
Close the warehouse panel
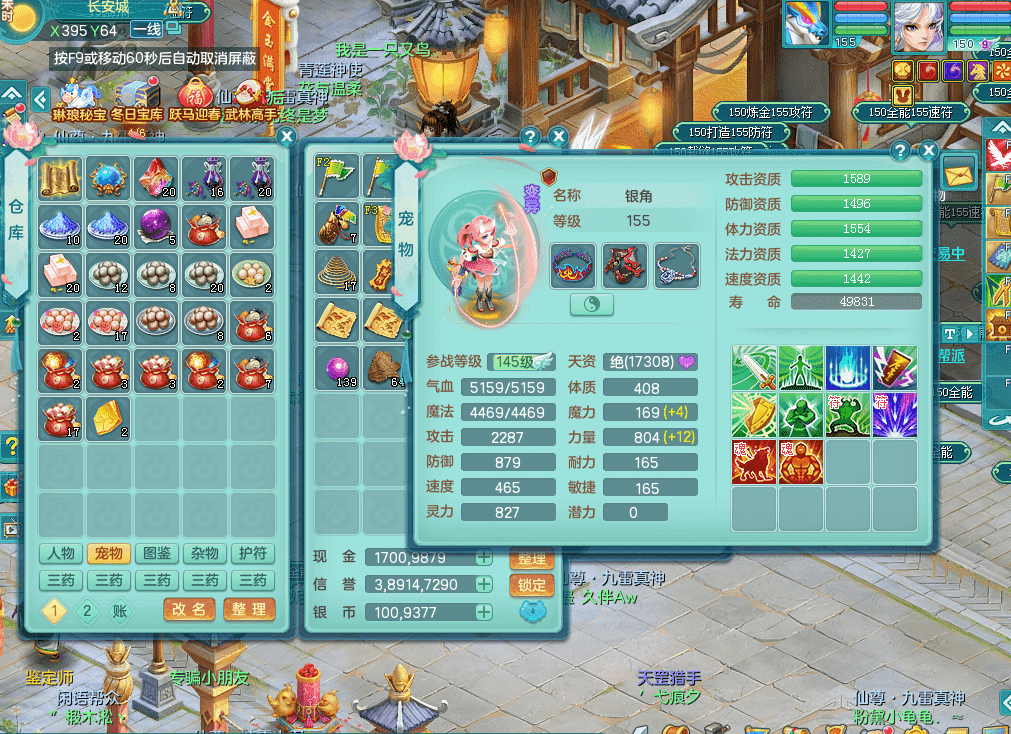(x=287, y=137)
